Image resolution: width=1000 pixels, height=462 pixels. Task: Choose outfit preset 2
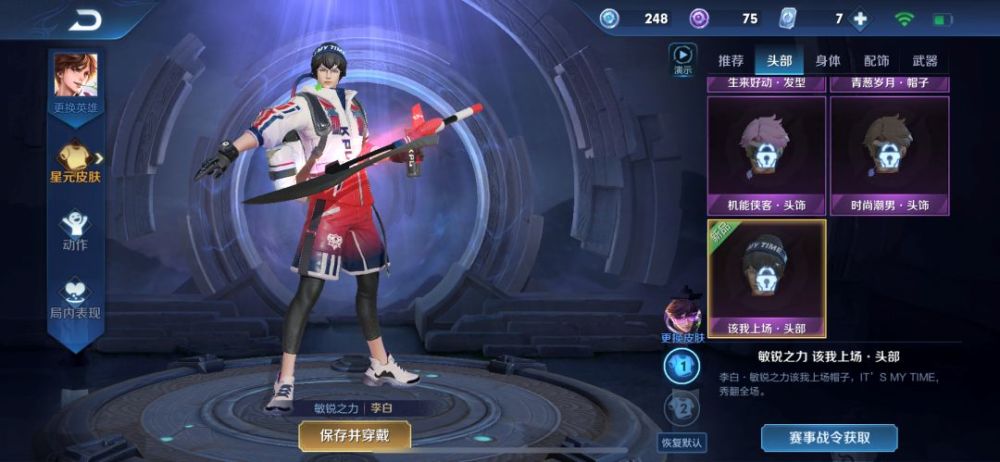(682, 407)
